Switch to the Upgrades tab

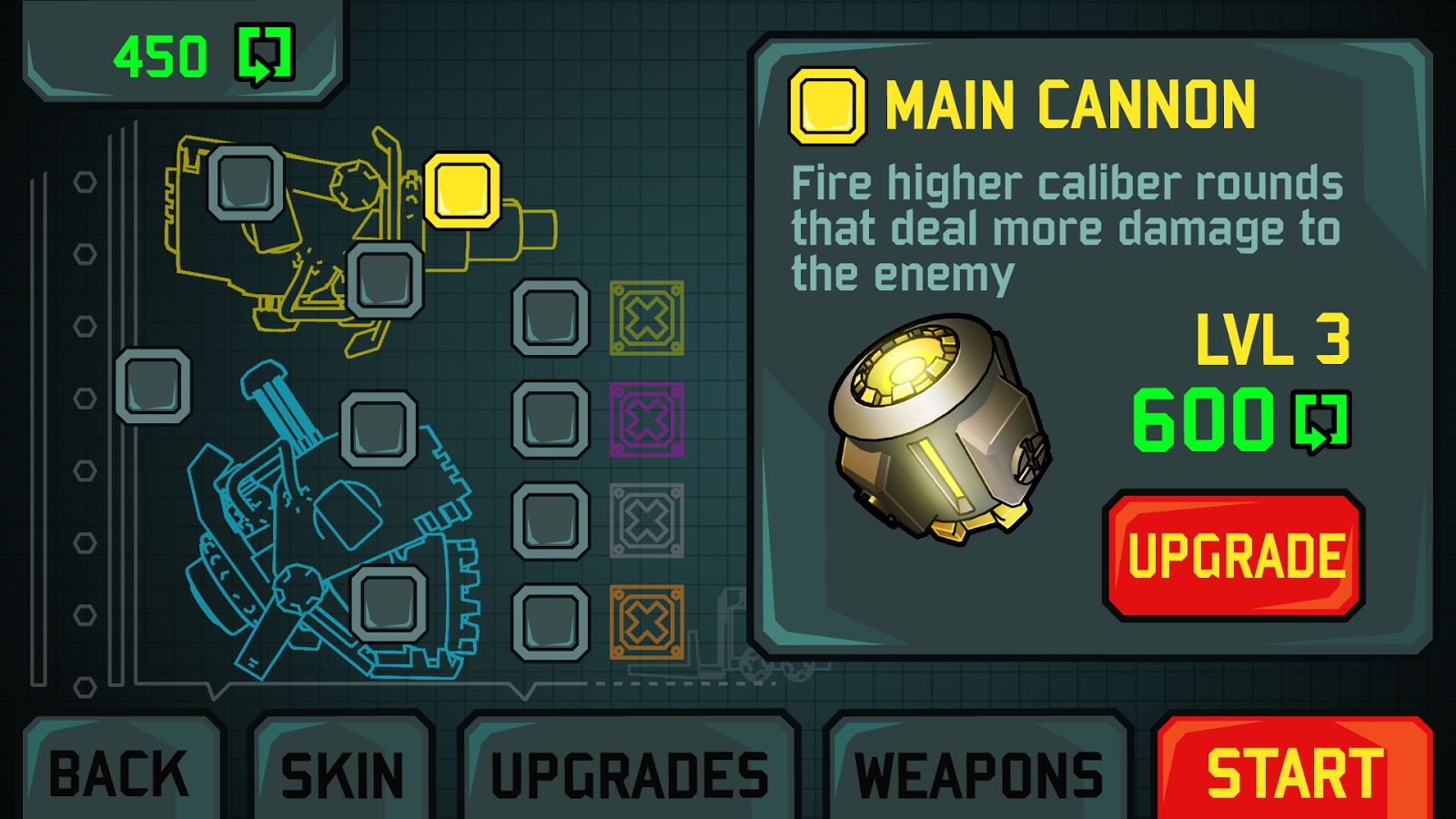click(630, 773)
